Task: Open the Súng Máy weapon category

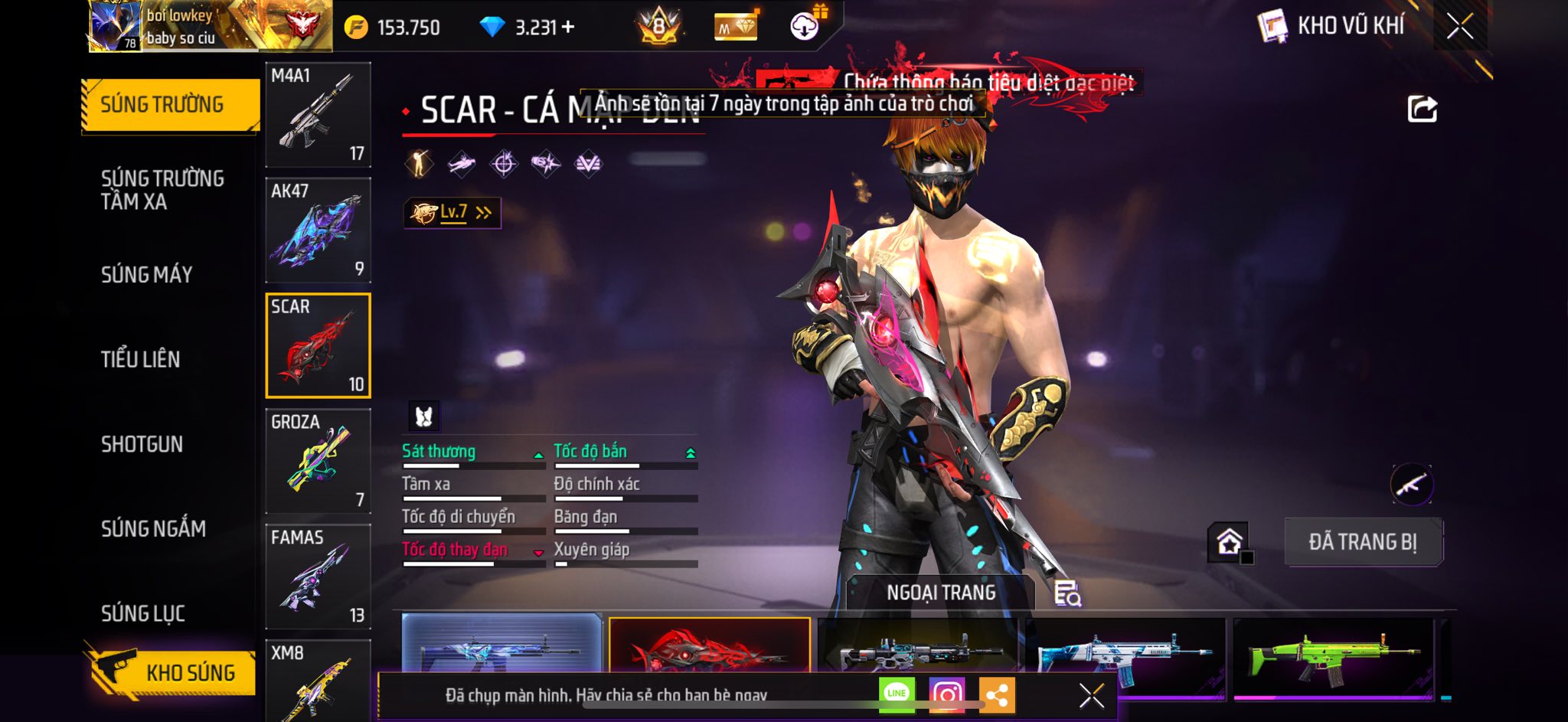Action: click(x=147, y=274)
